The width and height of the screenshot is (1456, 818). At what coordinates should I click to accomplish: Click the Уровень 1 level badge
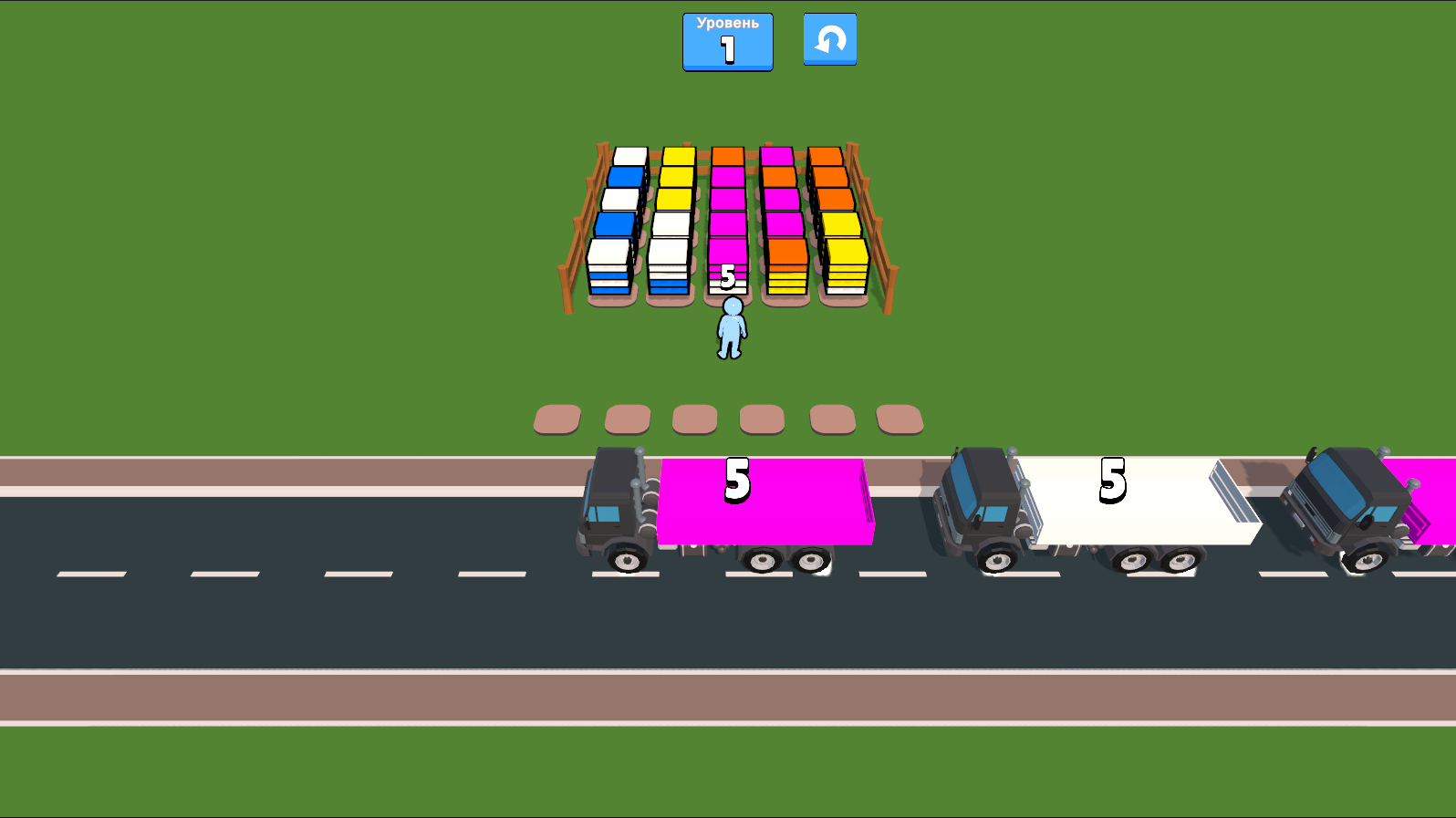click(727, 41)
